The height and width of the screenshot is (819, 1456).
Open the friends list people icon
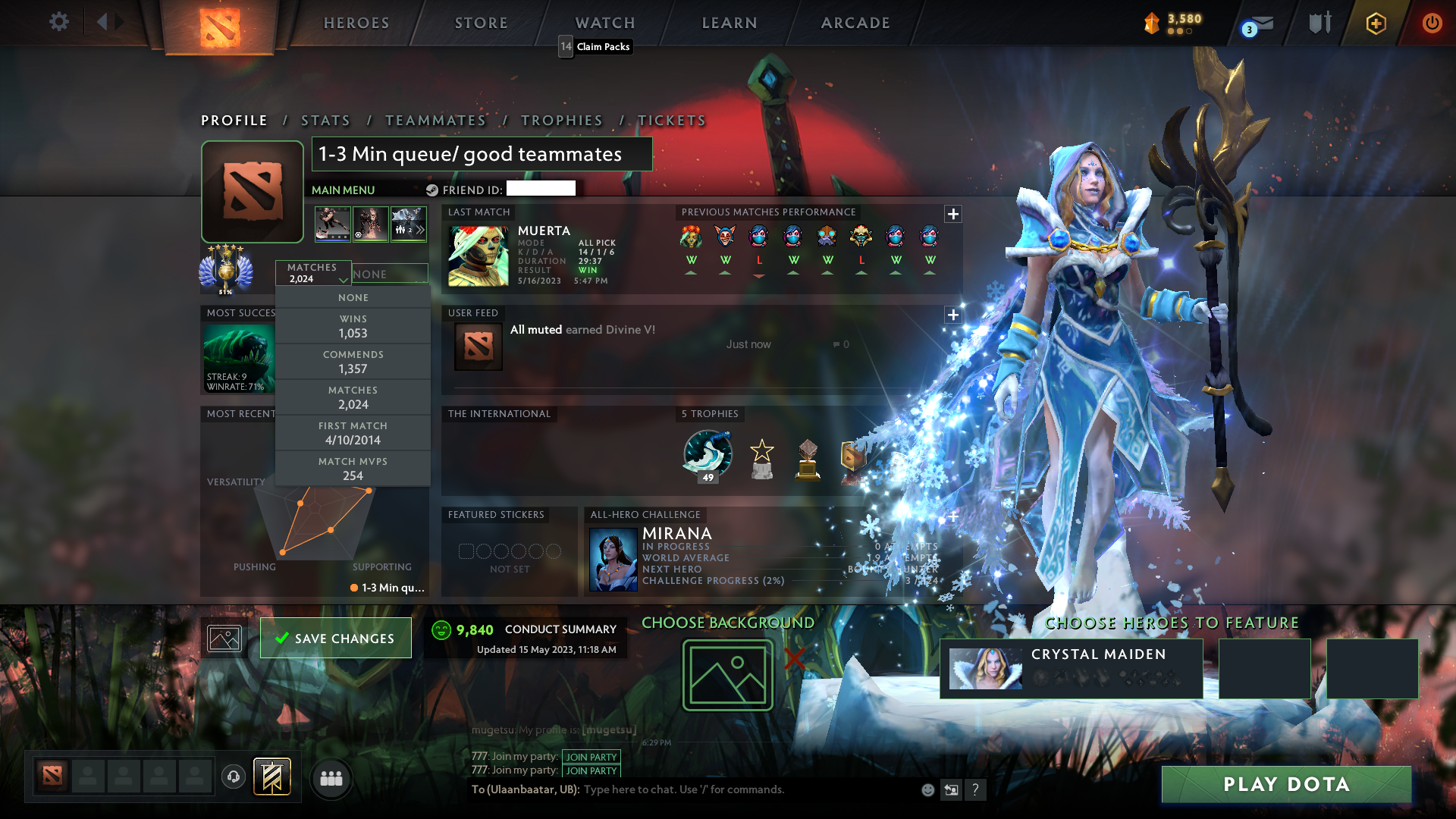pos(331,778)
